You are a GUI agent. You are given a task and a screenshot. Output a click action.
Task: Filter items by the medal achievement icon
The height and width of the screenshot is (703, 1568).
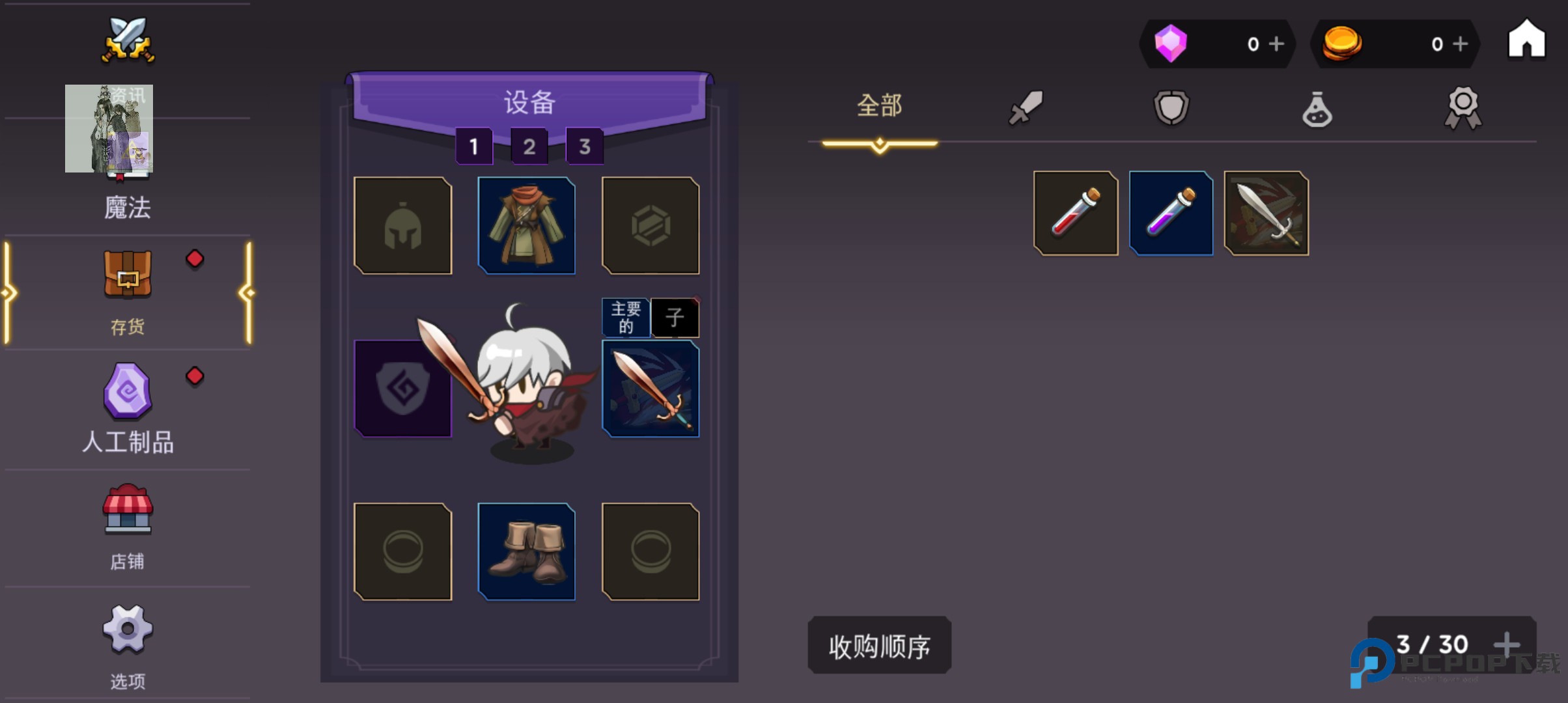1464,107
